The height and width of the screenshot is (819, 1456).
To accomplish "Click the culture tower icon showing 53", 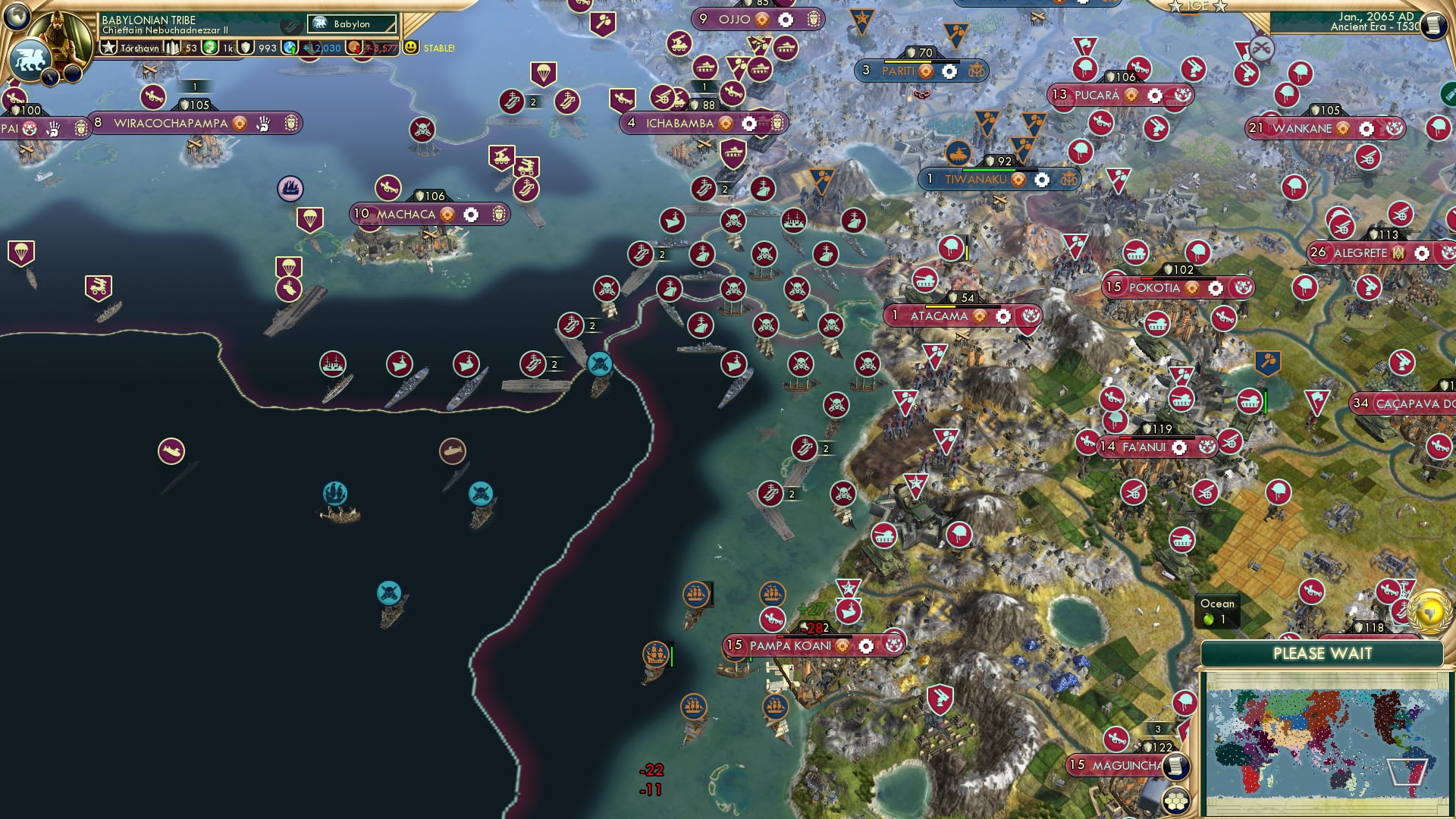I will (x=171, y=47).
